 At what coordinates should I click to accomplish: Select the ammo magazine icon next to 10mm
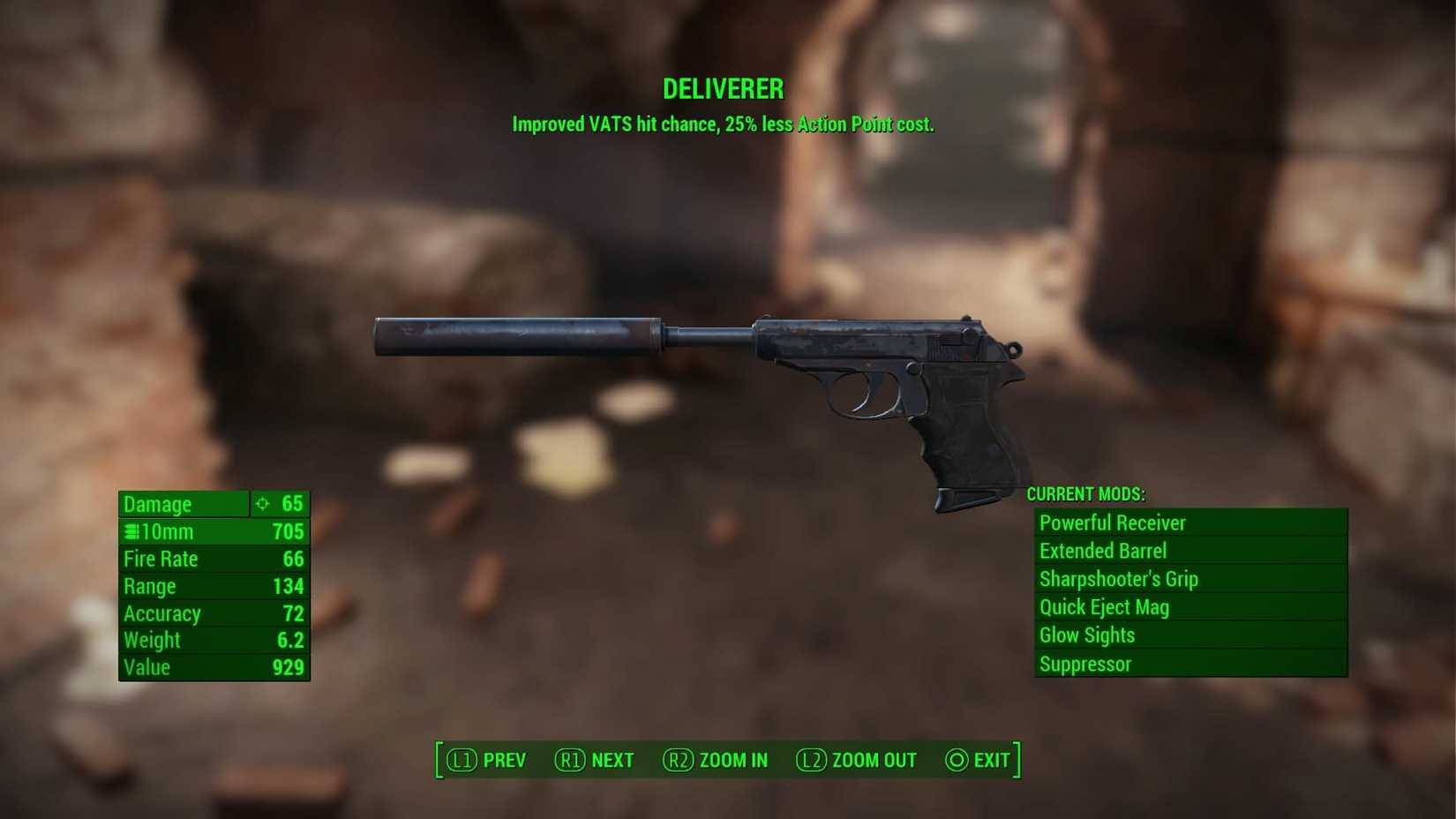tap(131, 531)
